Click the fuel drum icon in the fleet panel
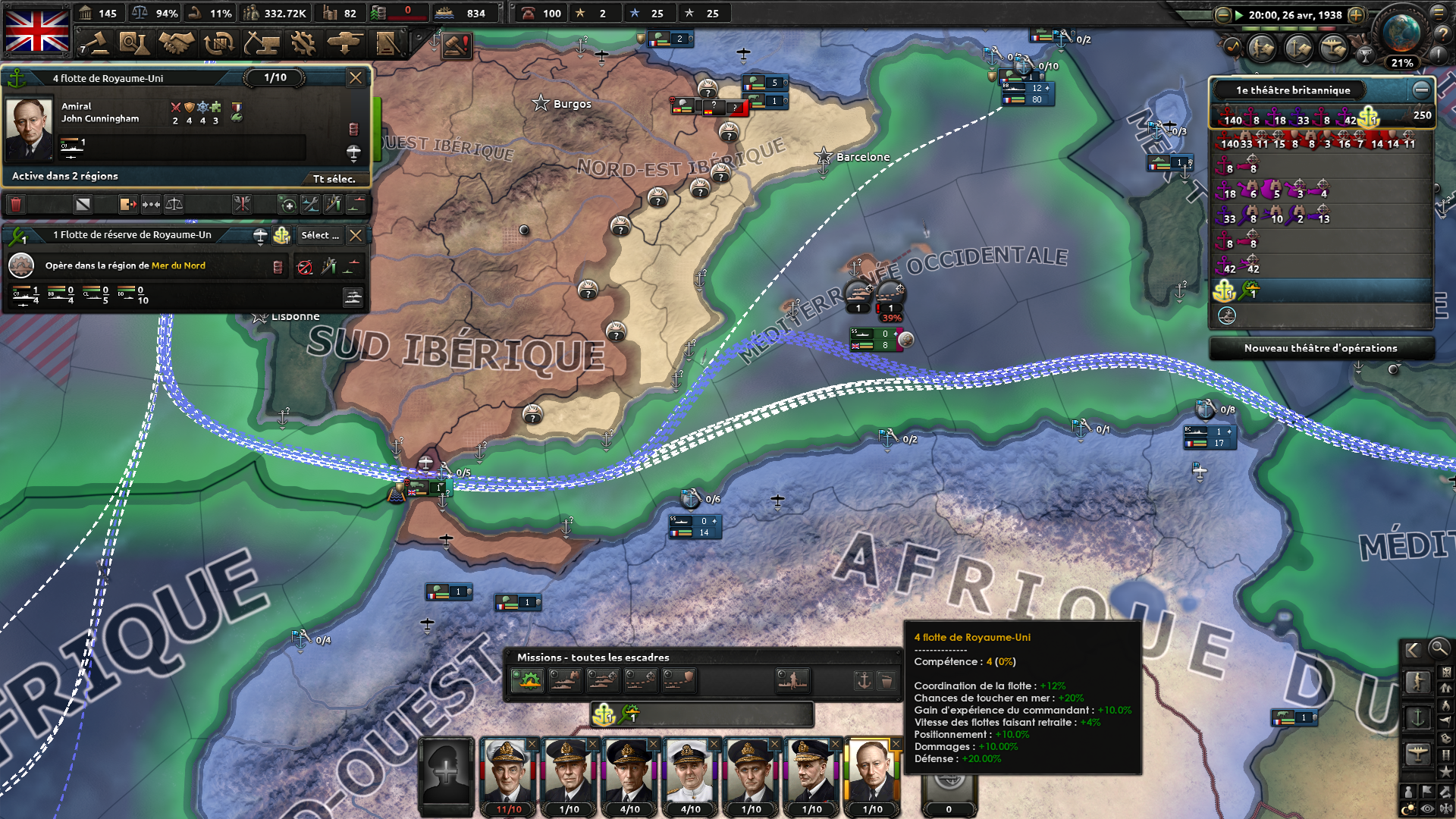The height and width of the screenshot is (819, 1456). [x=353, y=129]
